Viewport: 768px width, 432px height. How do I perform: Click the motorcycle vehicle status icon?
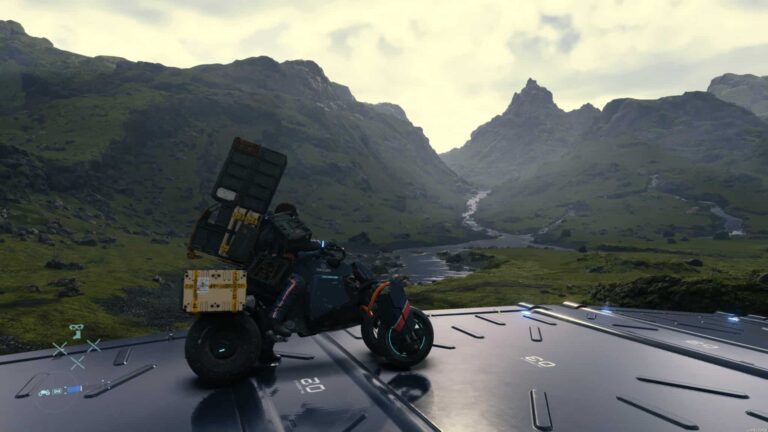click(x=44, y=391)
